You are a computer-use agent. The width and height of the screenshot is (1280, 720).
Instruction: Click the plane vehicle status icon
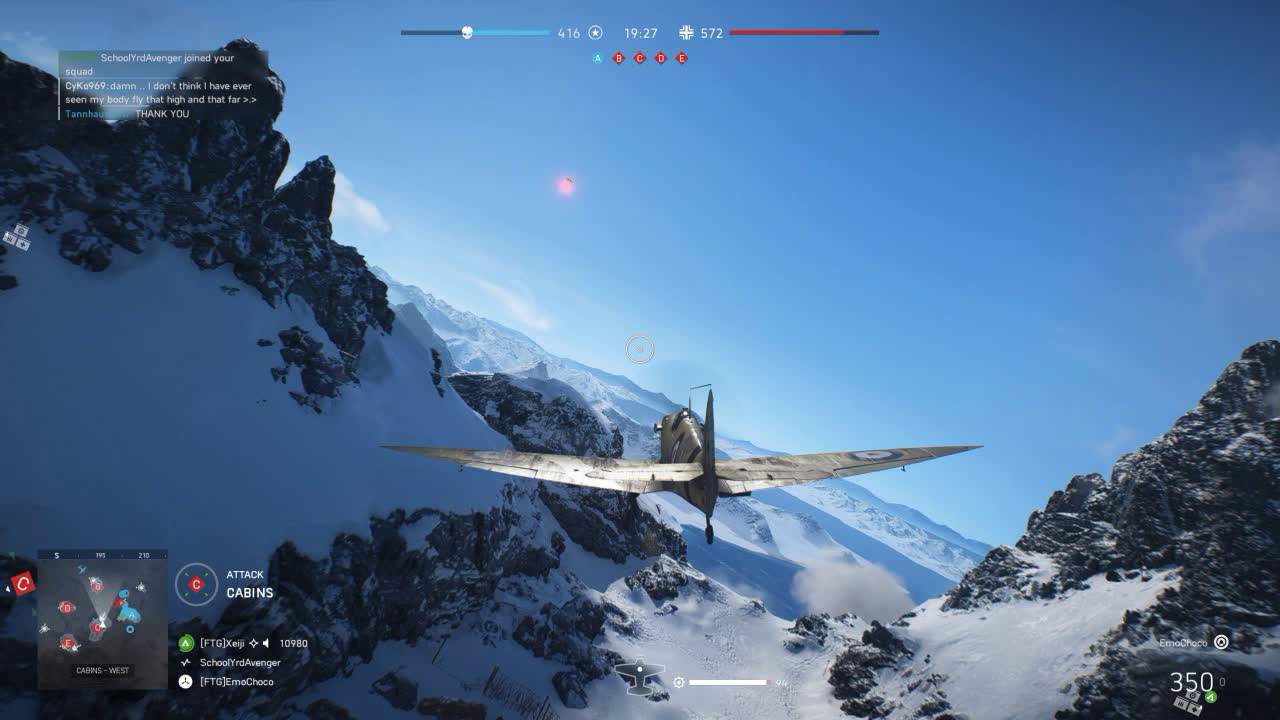point(640,678)
